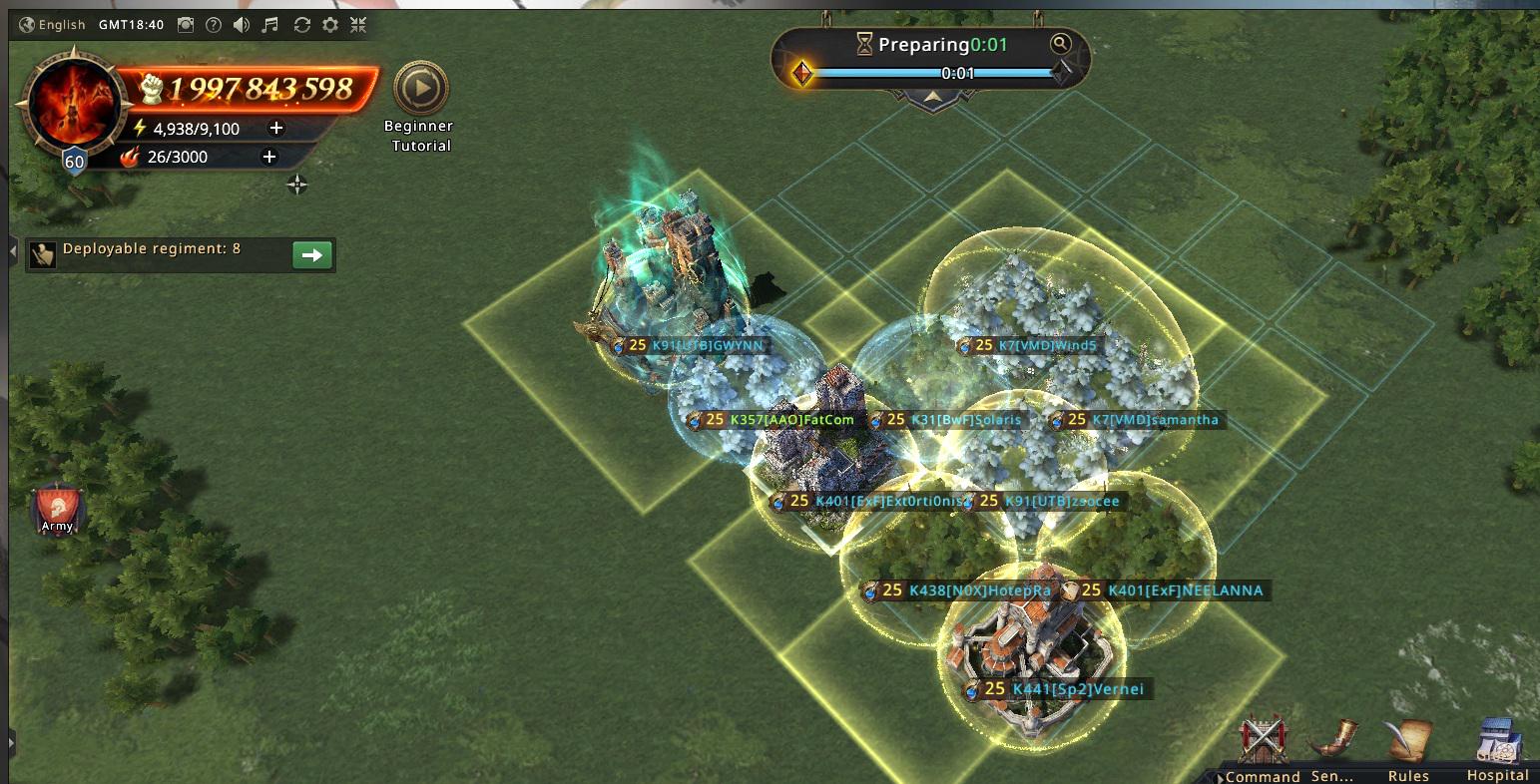This screenshot has height=784, width=1540.
Task: Add to the flame resource with plus button
Action: [x=268, y=157]
